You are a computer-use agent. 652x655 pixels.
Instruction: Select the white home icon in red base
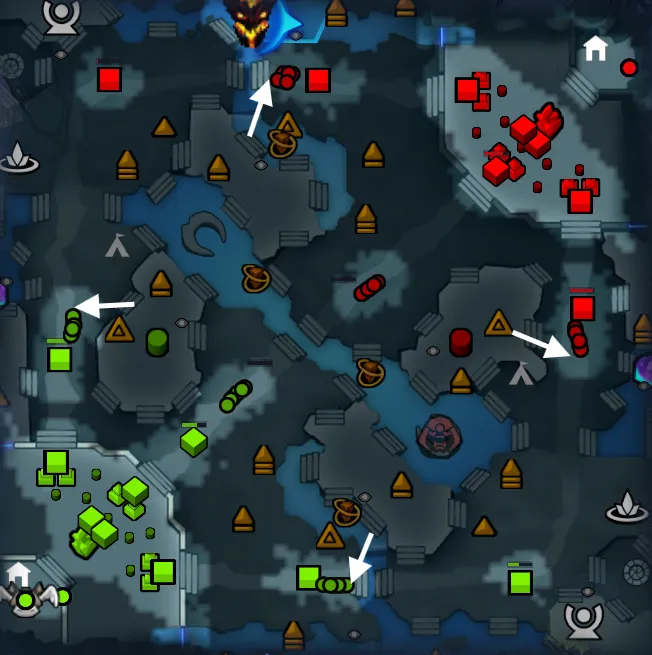[596, 48]
